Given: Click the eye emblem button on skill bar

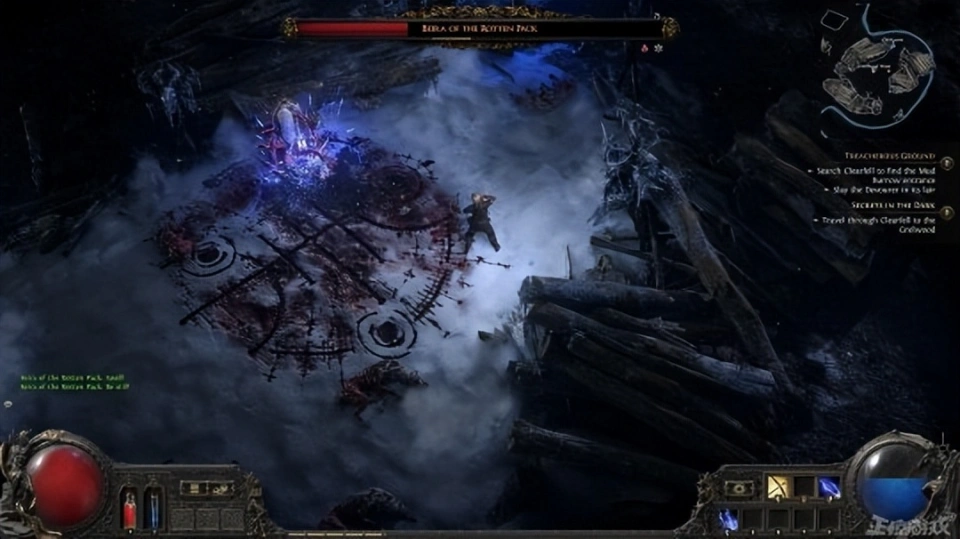Looking at the screenshot, I should [x=741, y=488].
